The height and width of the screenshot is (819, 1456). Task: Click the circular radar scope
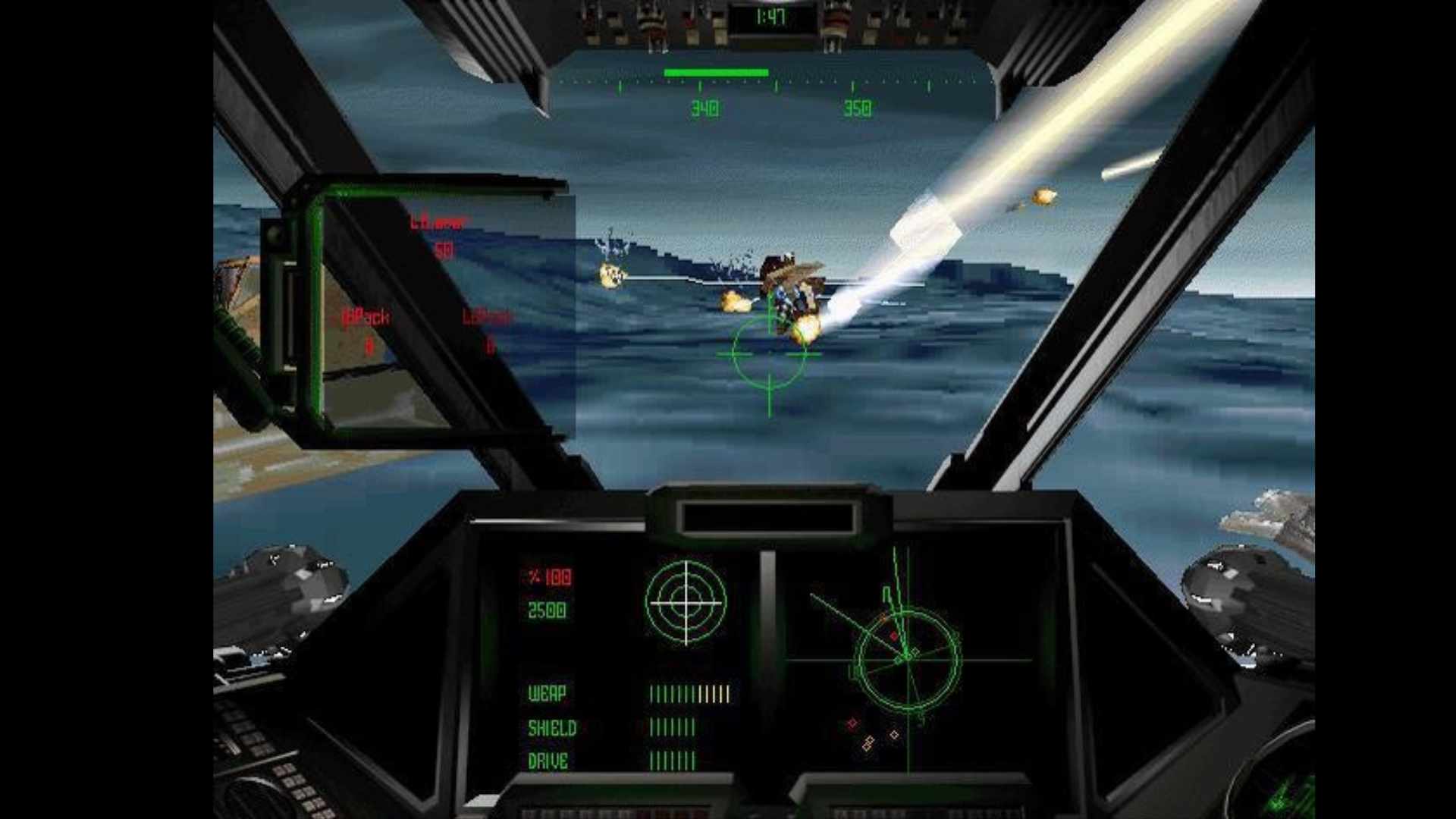(908, 660)
